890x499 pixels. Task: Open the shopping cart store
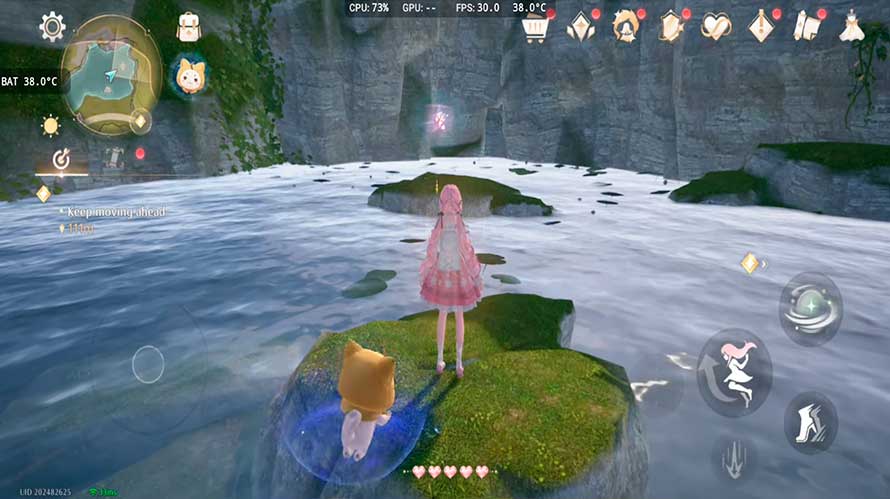[535, 27]
